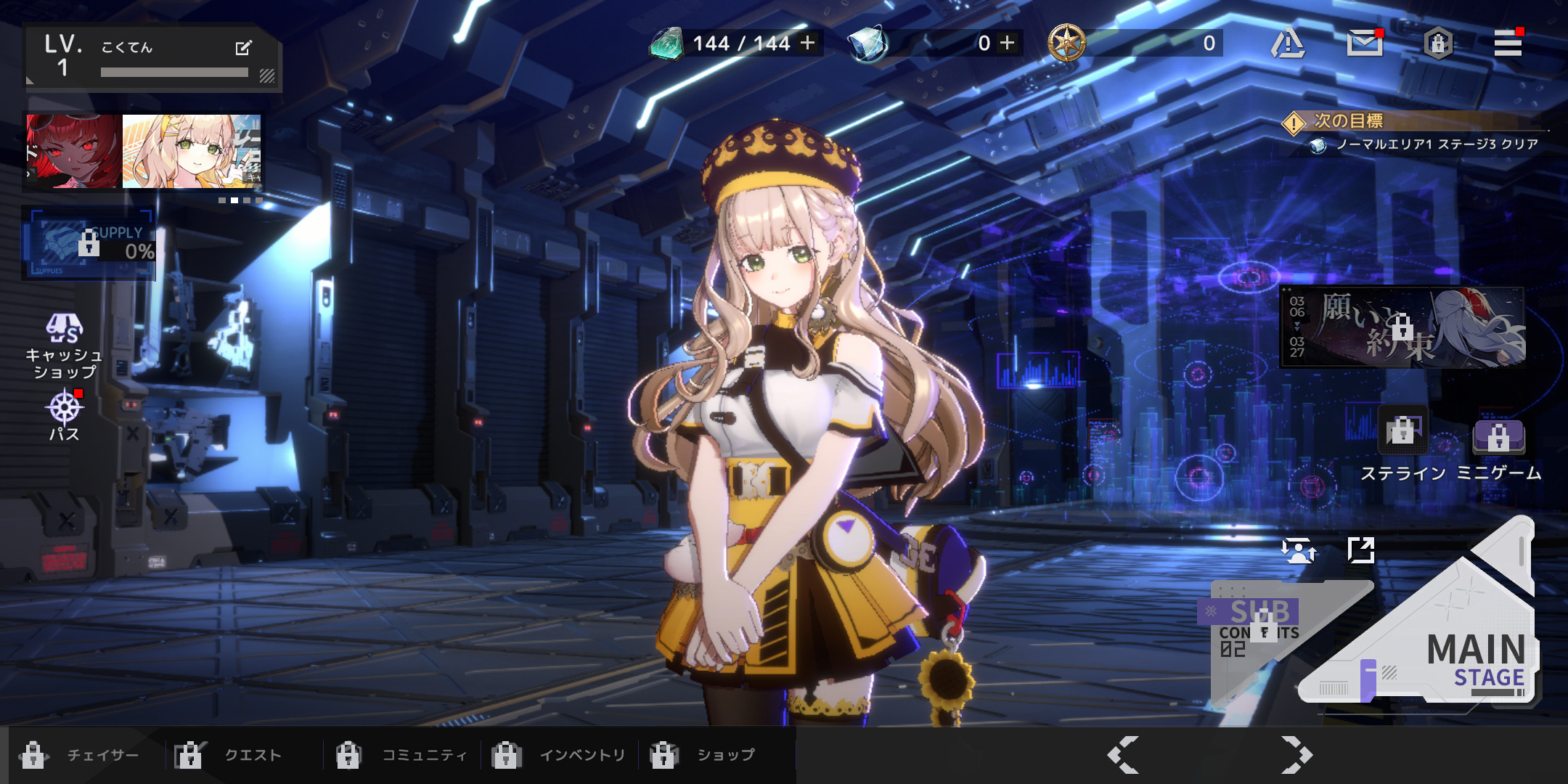Open the mail envelope inbox
This screenshot has height=784, width=1568.
click(1364, 44)
